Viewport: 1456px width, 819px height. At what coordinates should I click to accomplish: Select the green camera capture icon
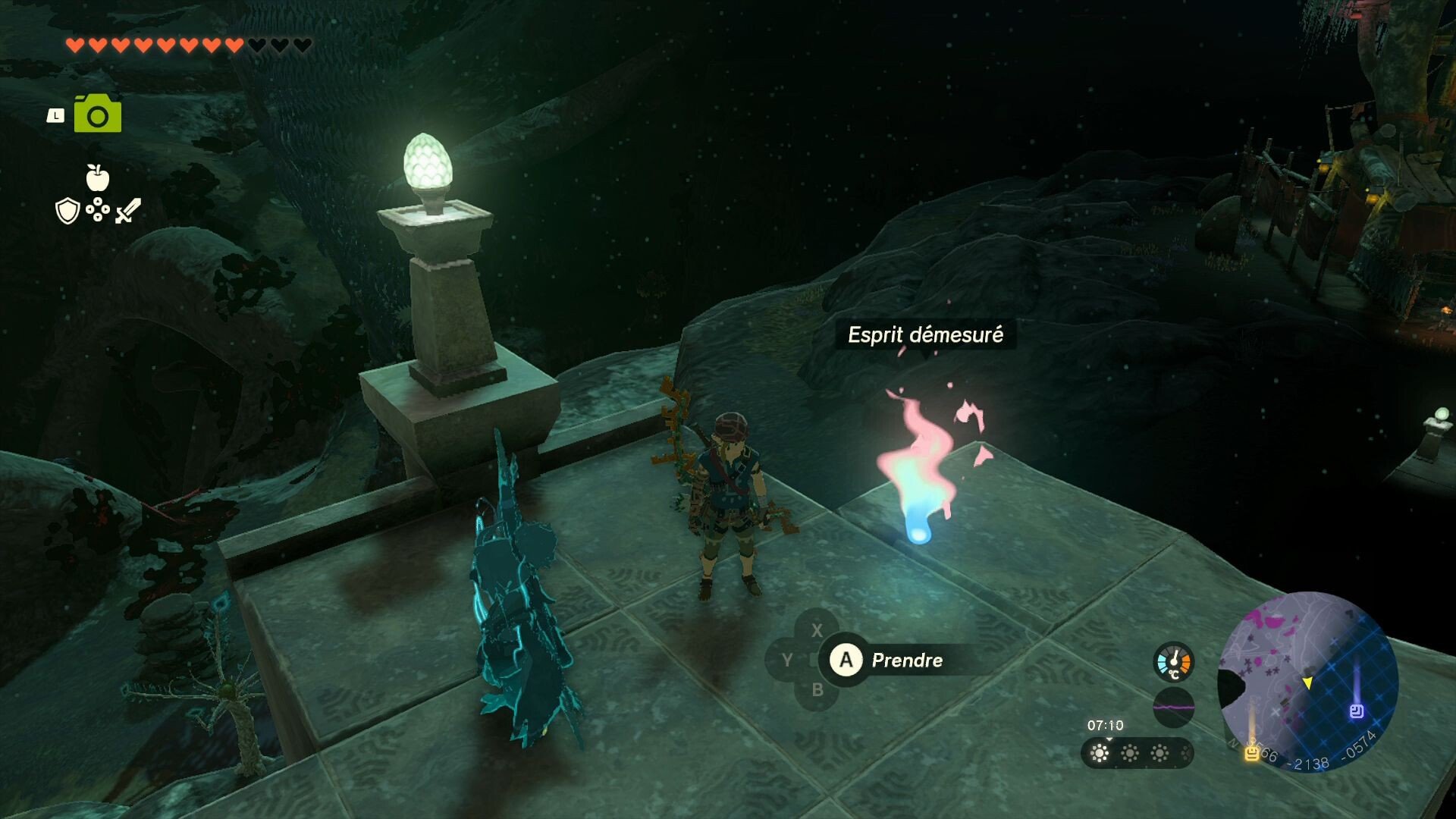pyautogui.click(x=98, y=115)
